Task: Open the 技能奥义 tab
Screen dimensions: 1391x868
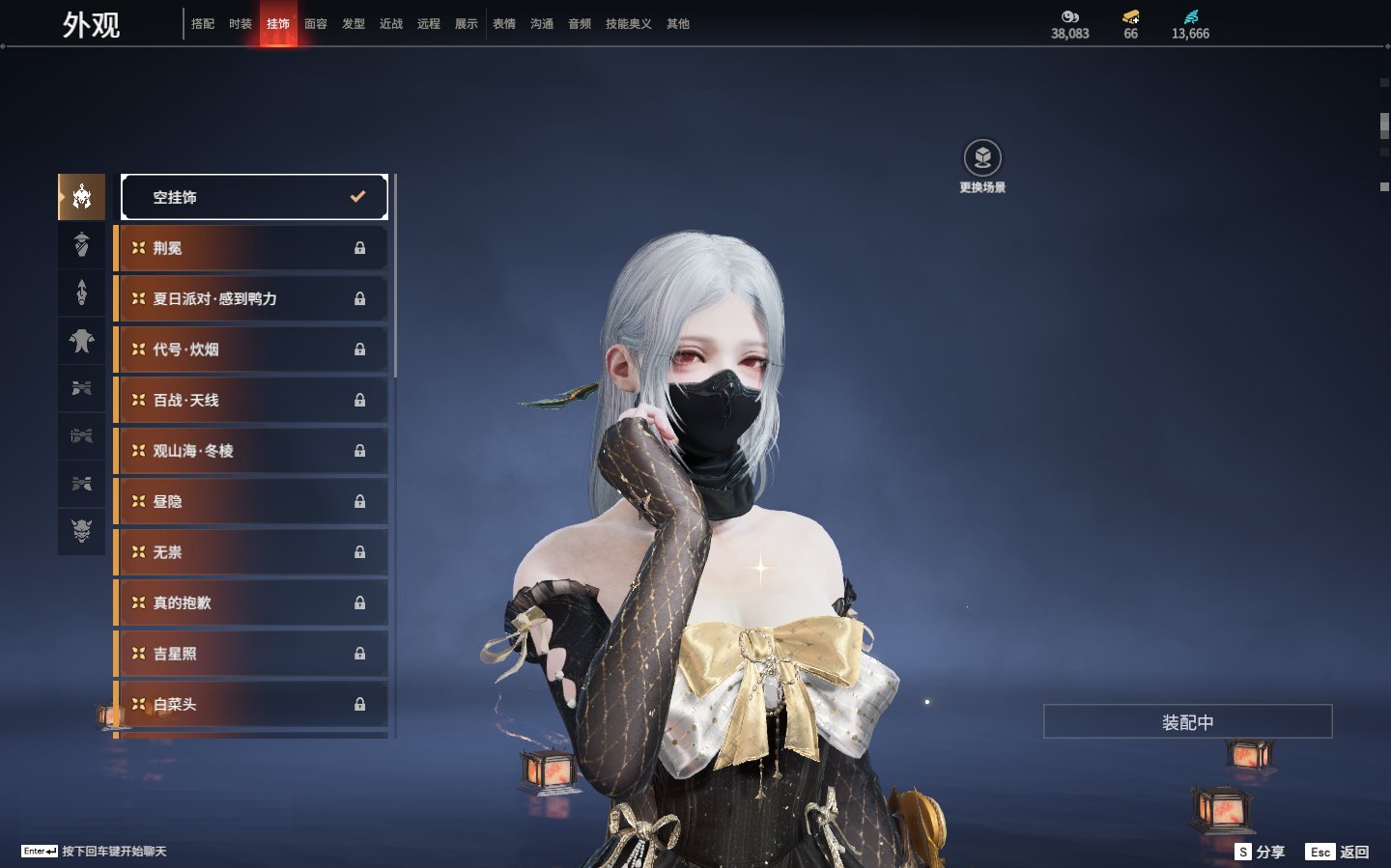Action: (628, 24)
